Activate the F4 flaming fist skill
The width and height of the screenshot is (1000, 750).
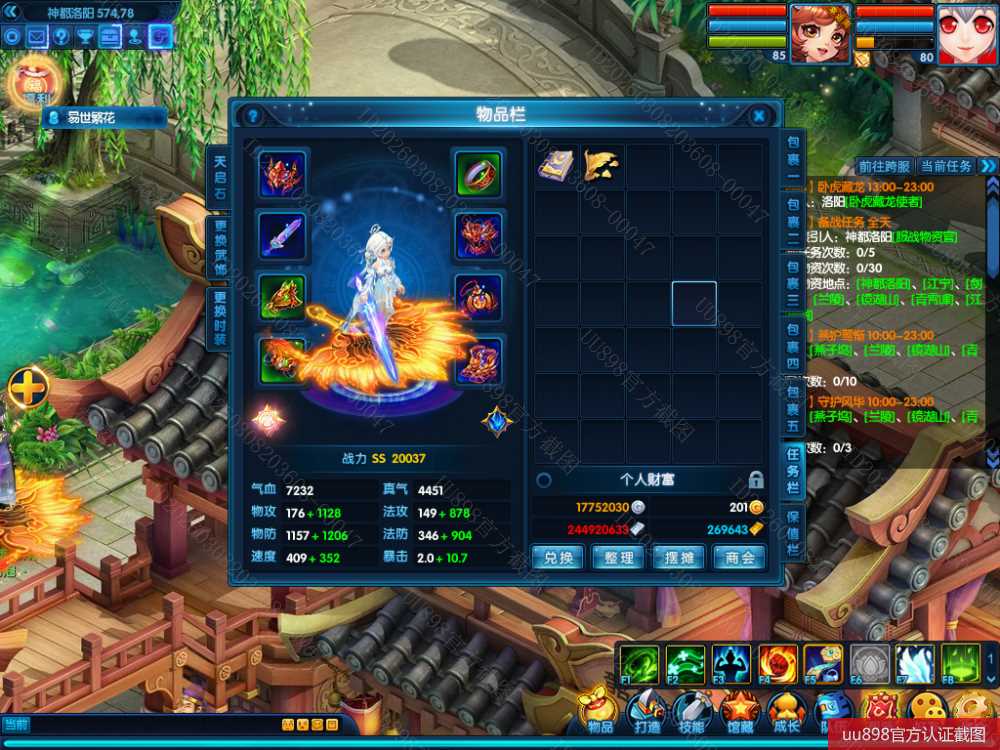pyautogui.click(x=776, y=664)
